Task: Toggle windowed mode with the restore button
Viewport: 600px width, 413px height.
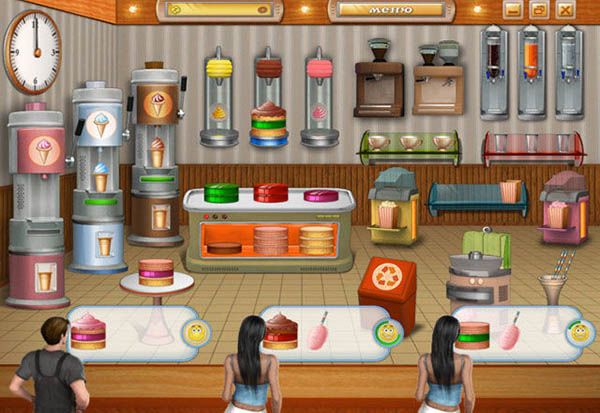Action: [539, 10]
